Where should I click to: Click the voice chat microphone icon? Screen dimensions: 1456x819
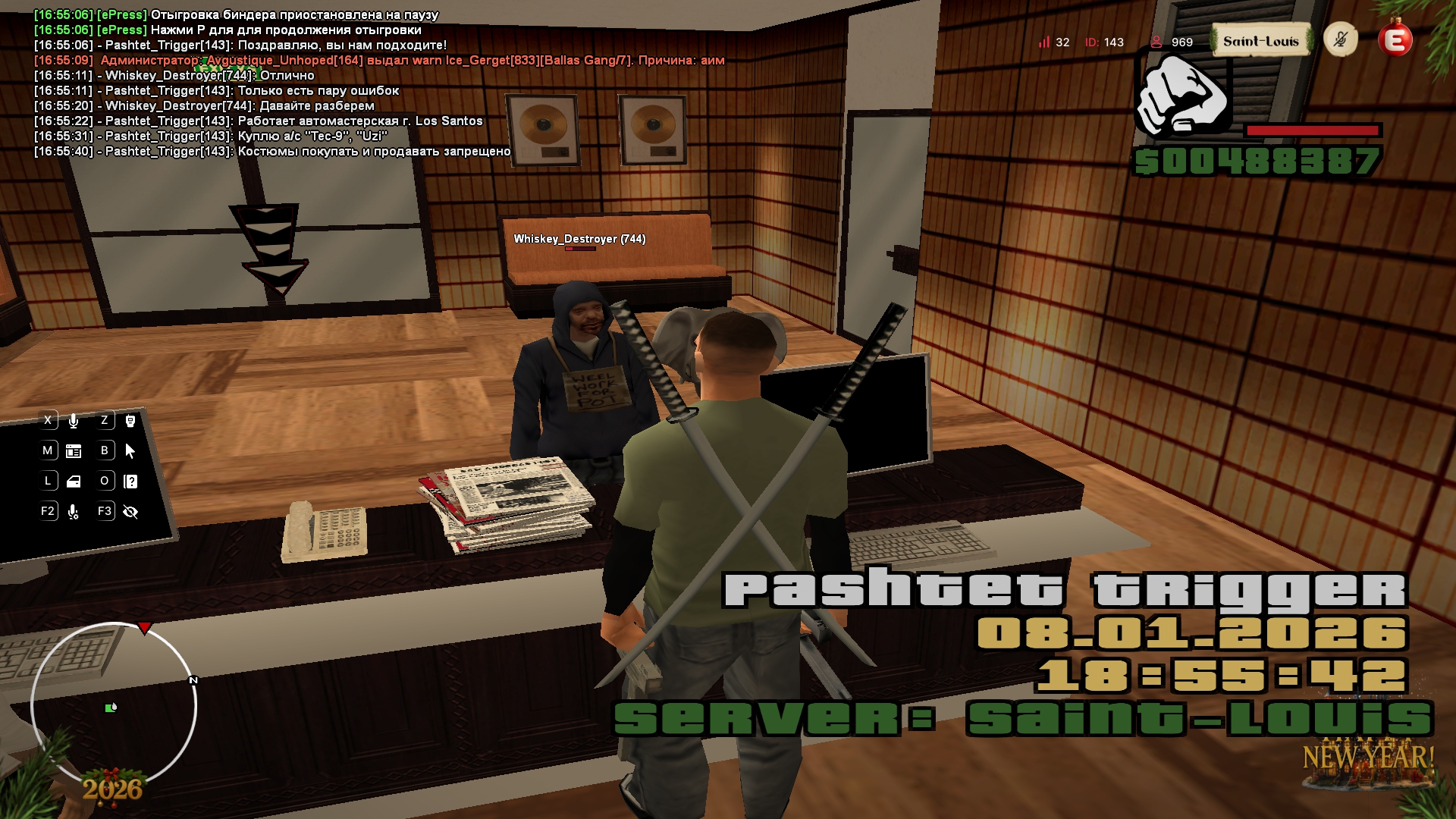tap(74, 421)
